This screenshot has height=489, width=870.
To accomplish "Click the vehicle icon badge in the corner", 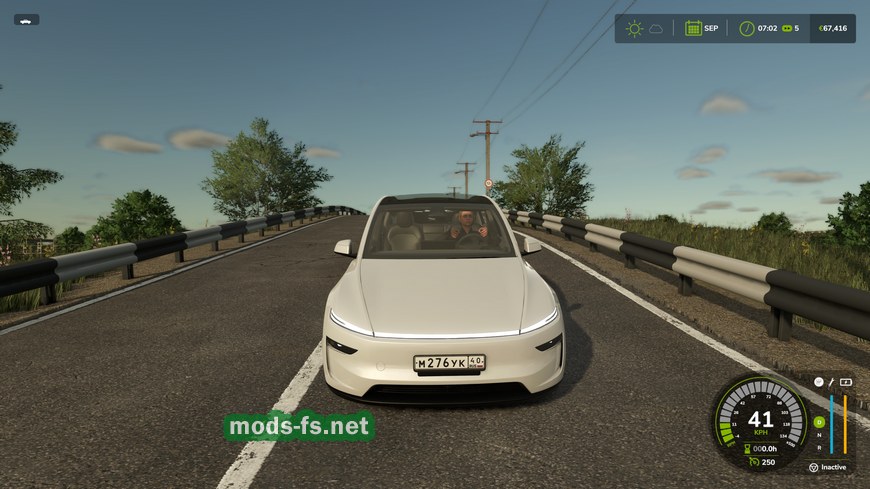I will point(27,19).
